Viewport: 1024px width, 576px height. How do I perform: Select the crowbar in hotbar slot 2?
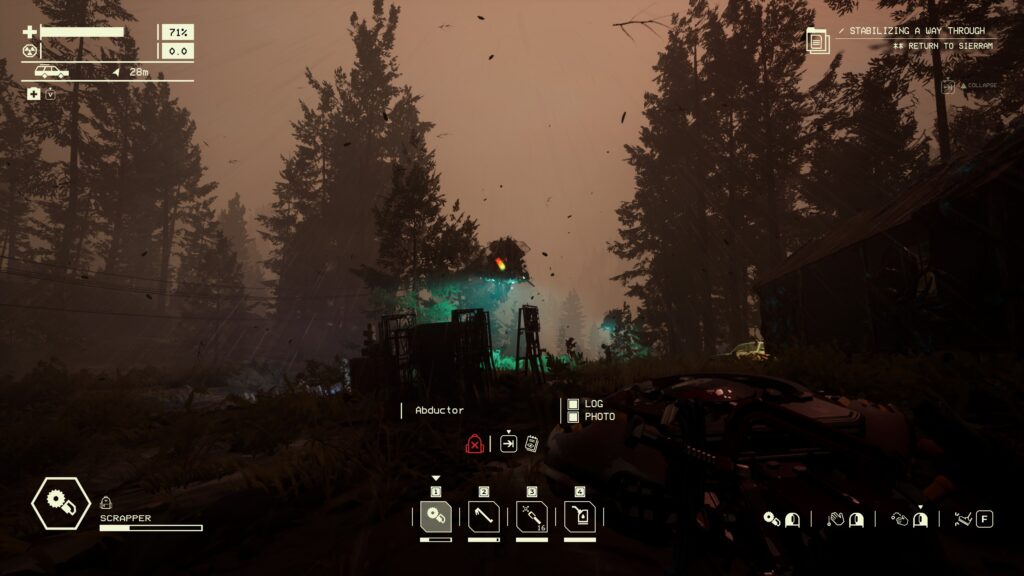(x=483, y=516)
